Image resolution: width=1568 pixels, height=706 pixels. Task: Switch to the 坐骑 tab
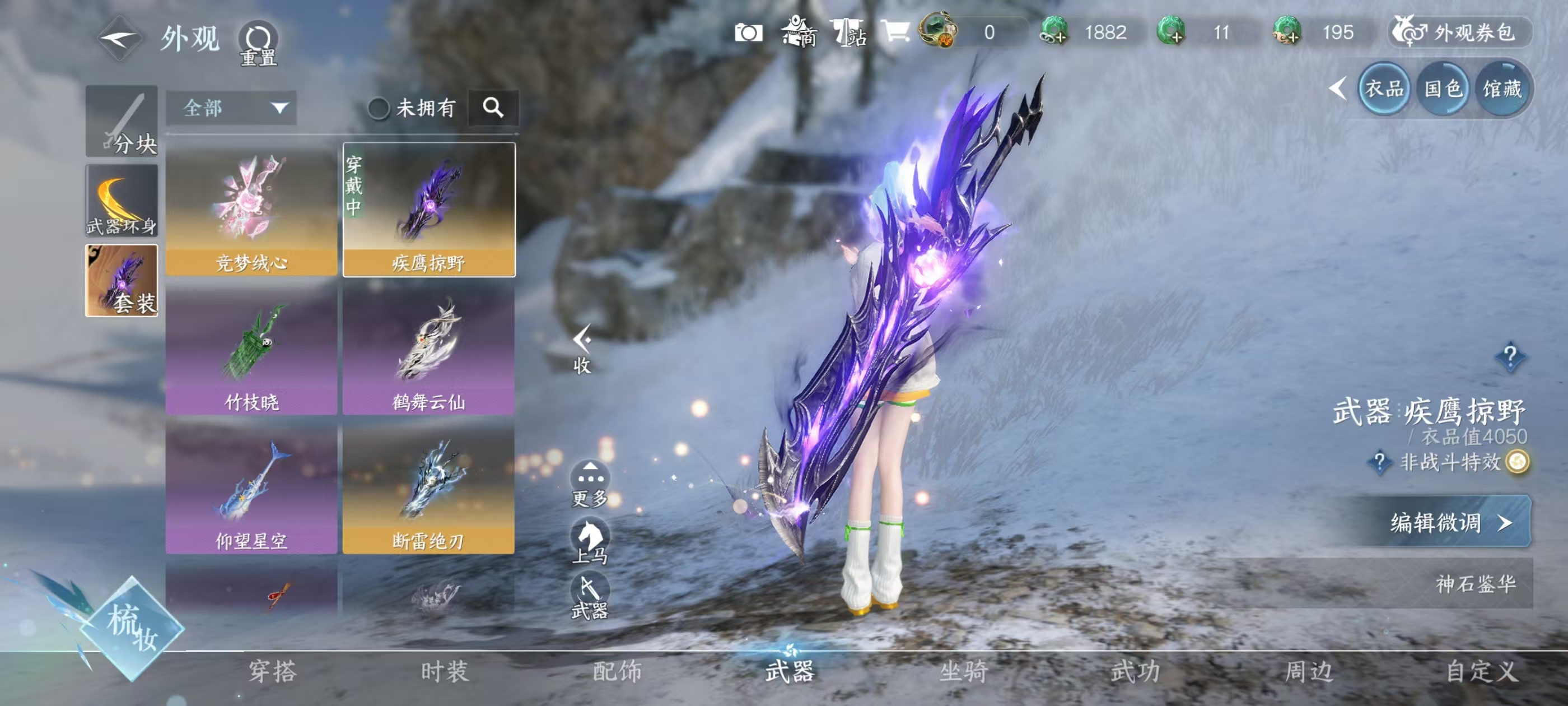click(963, 671)
